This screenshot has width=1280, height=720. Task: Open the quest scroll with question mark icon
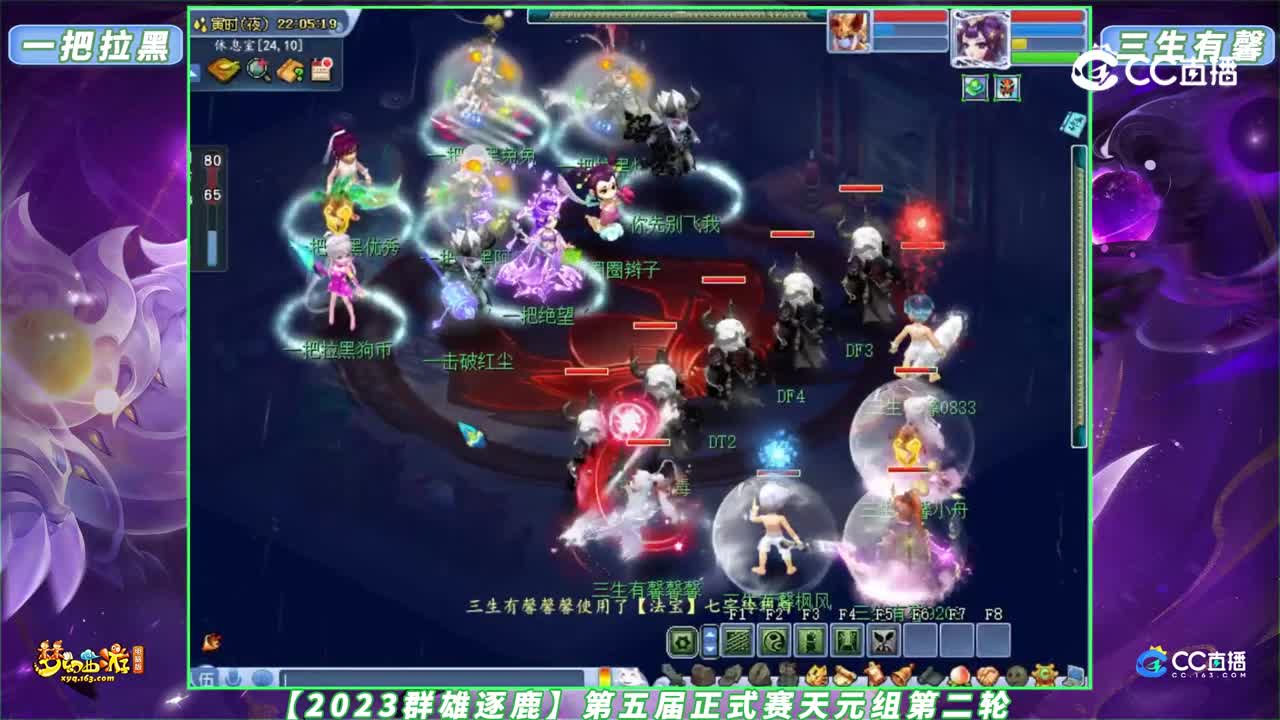[x=290, y=70]
